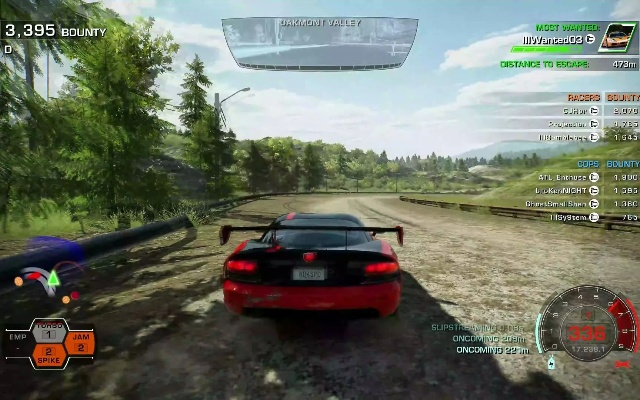Deploy the Spike strip weapon
The image size is (640, 400).
click(x=47, y=355)
